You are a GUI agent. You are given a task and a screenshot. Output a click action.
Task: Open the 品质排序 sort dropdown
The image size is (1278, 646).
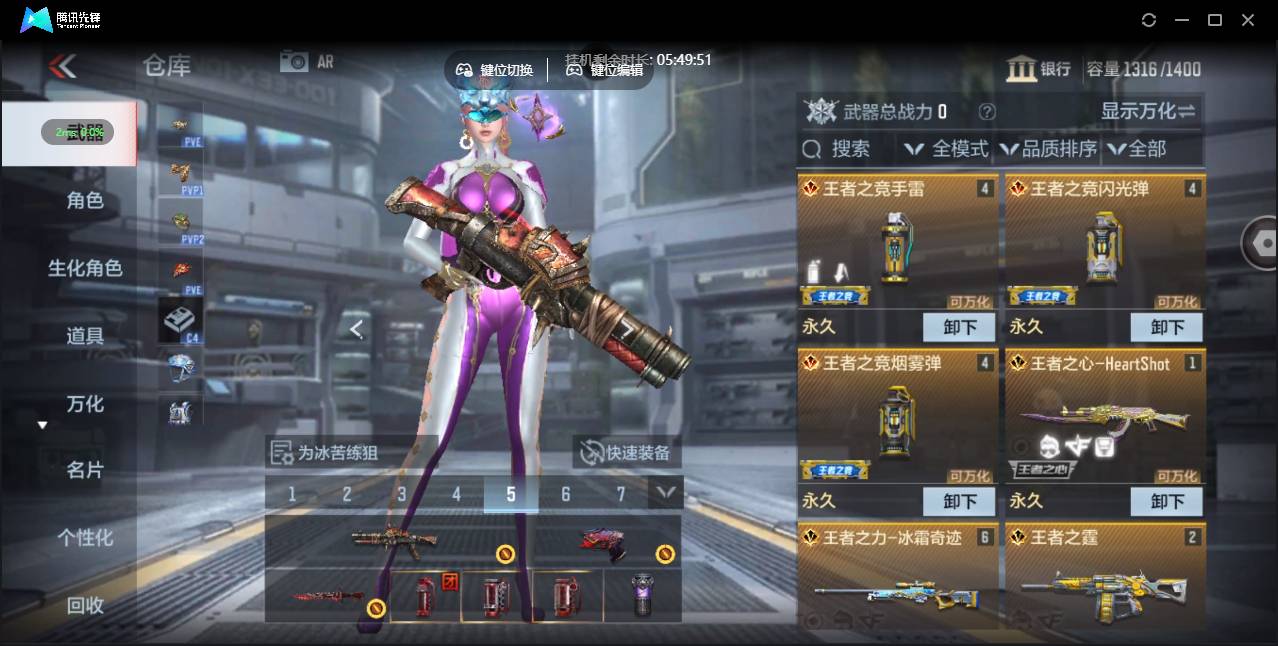1048,149
